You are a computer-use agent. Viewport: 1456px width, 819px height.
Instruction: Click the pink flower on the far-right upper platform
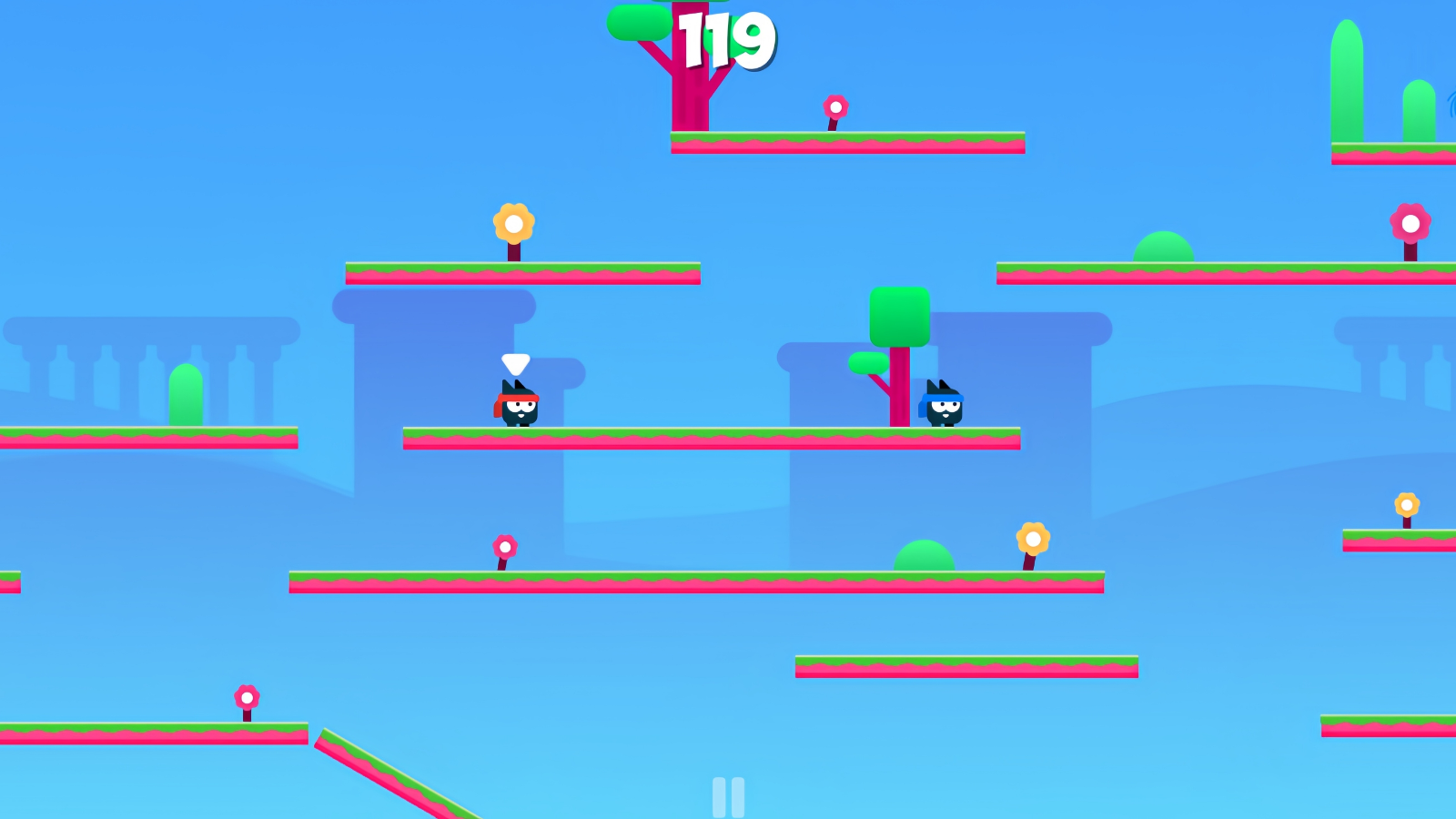pyautogui.click(x=1410, y=221)
